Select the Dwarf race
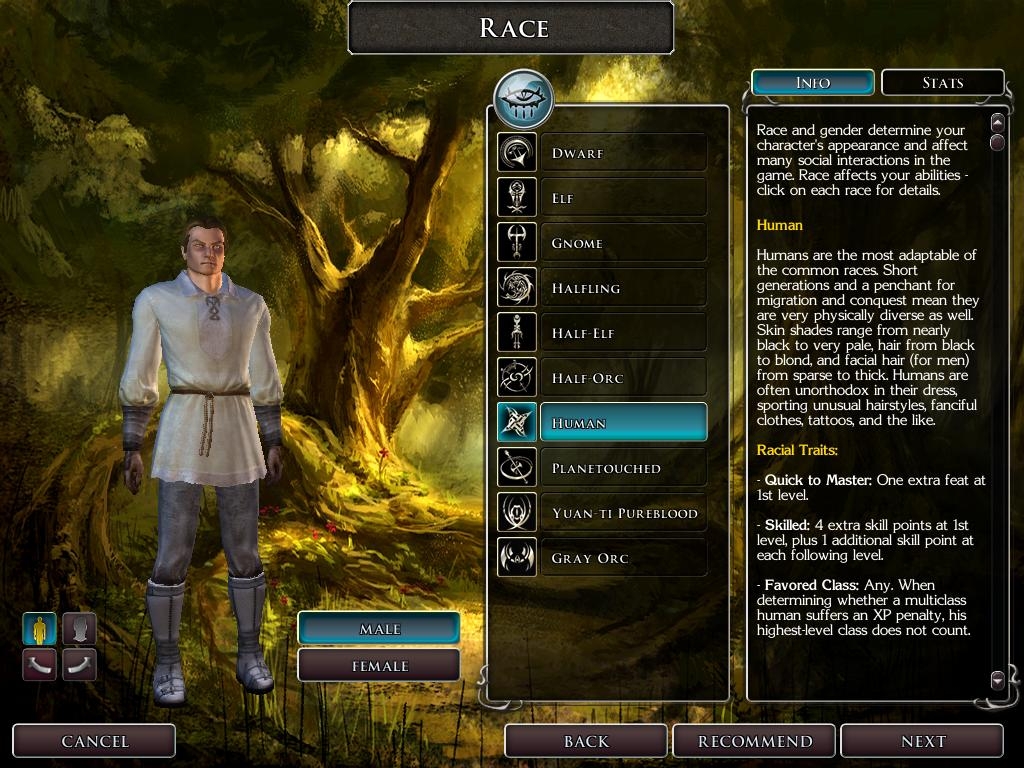Viewport: 1024px width, 768px height. (x=622, y=153)
